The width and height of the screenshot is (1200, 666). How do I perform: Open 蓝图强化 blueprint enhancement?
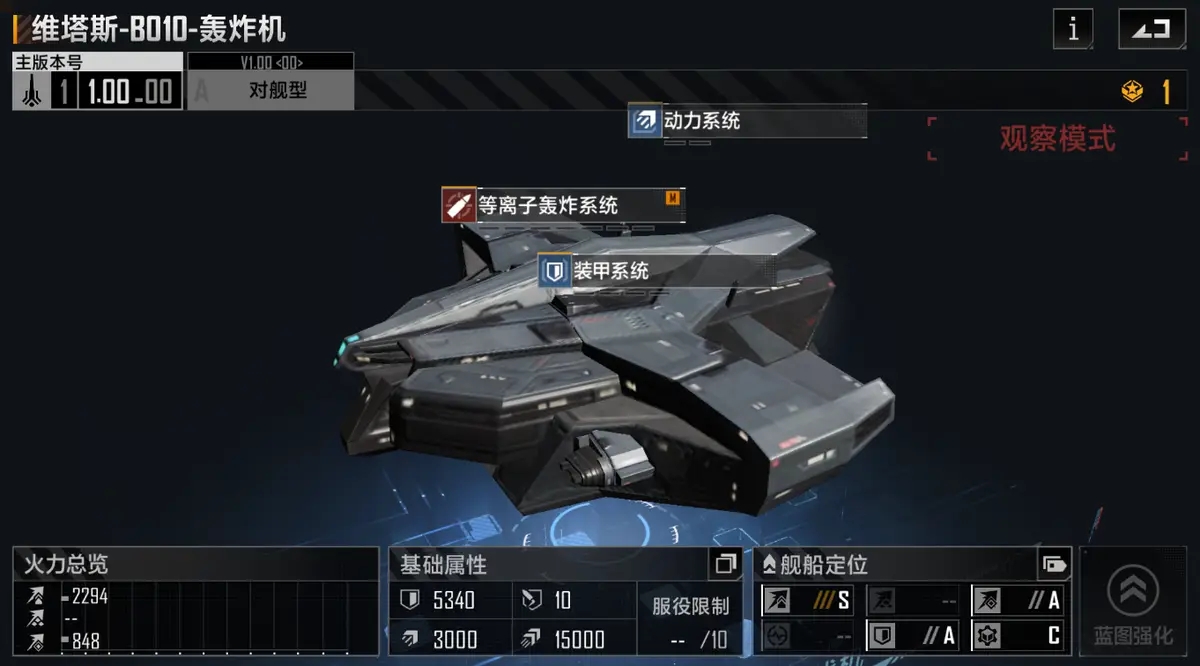pos(1132,601)
